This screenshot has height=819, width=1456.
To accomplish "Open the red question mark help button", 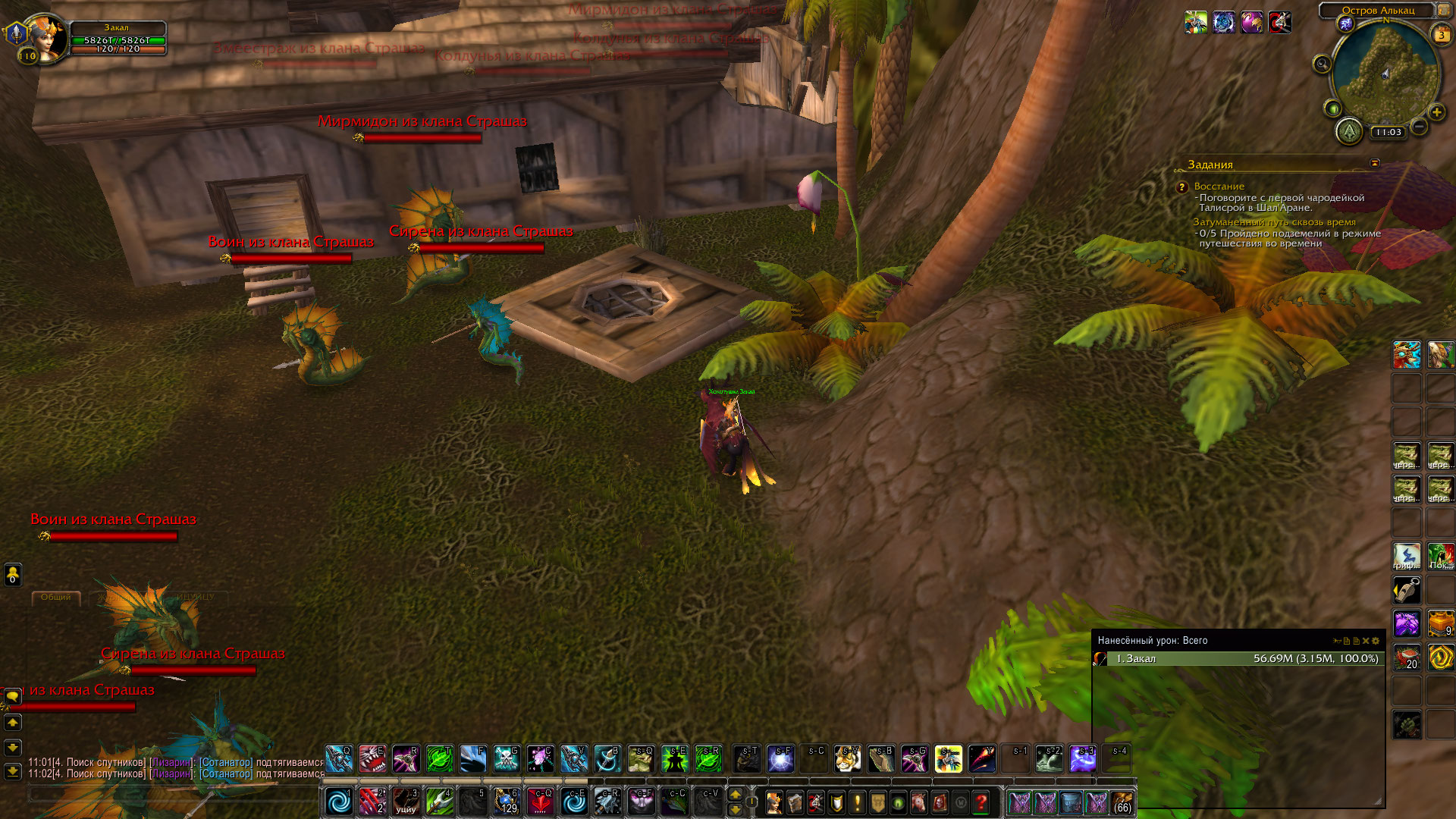I will tap(981, 802).
